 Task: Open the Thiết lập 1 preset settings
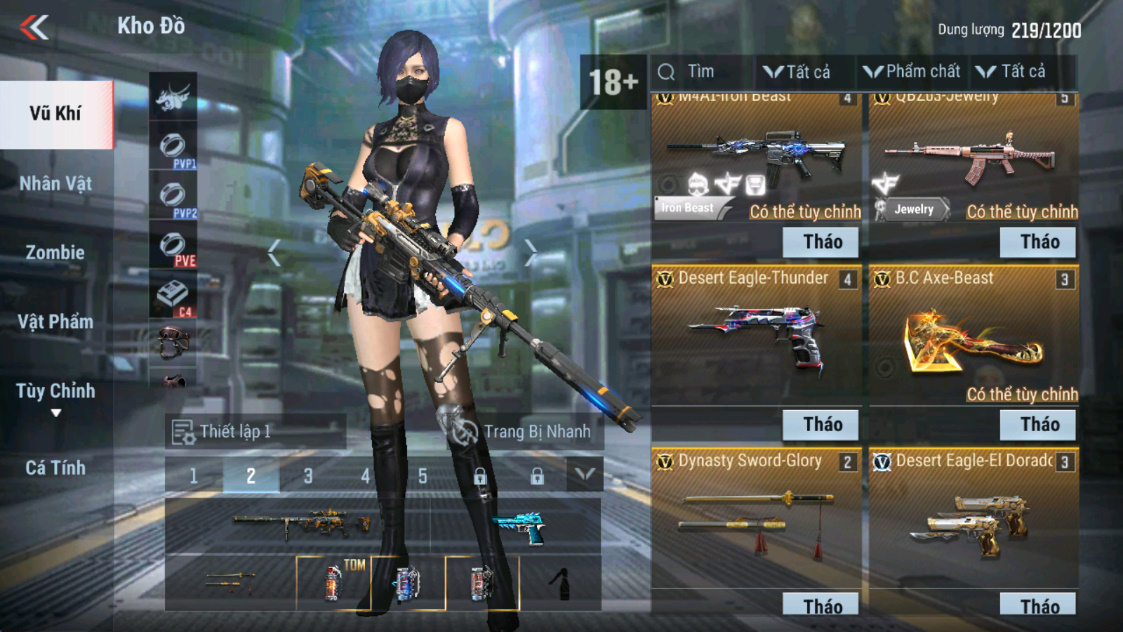pyautogui.click(x=255, y=432)
